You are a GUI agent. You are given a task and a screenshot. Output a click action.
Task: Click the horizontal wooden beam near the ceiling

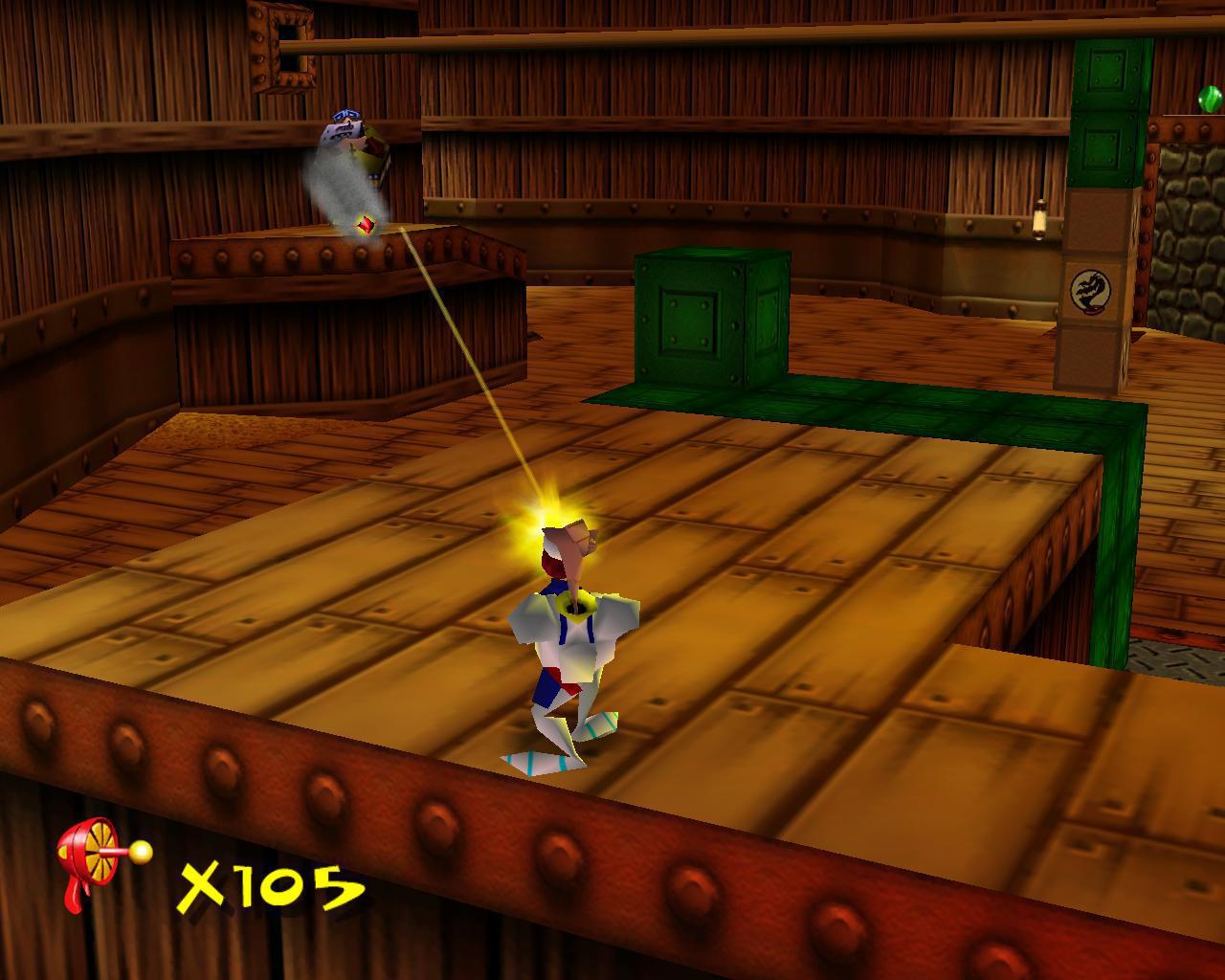click(670, 38)
